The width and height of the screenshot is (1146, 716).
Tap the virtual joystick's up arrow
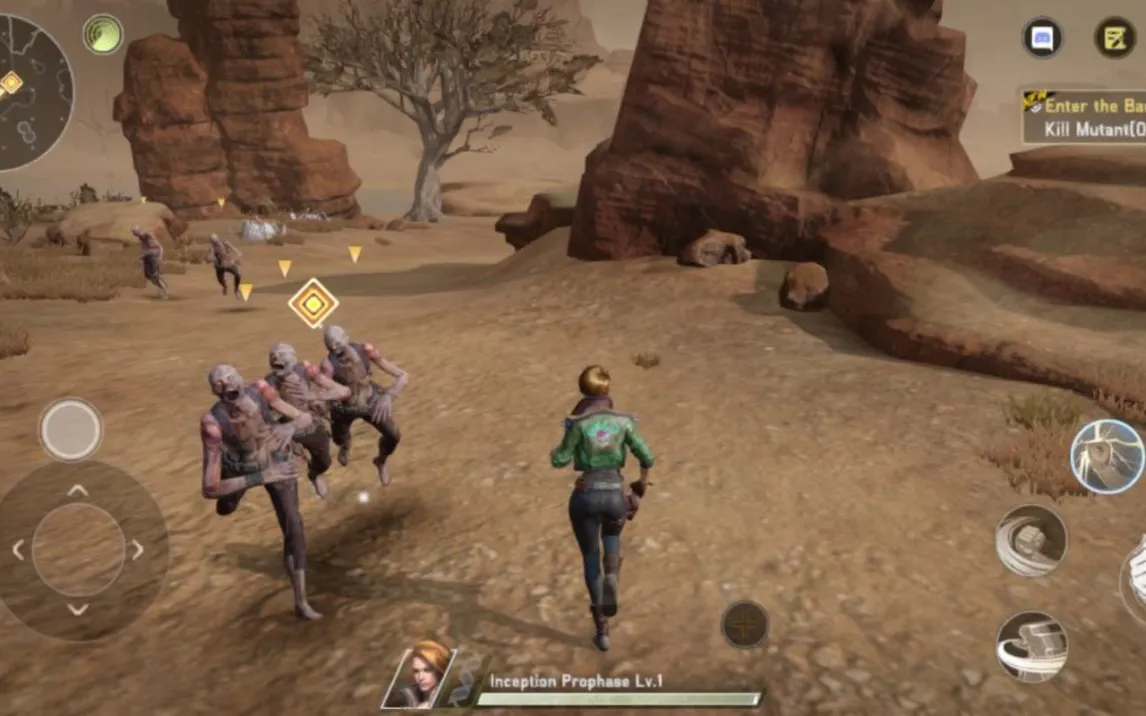coord(78,490)
